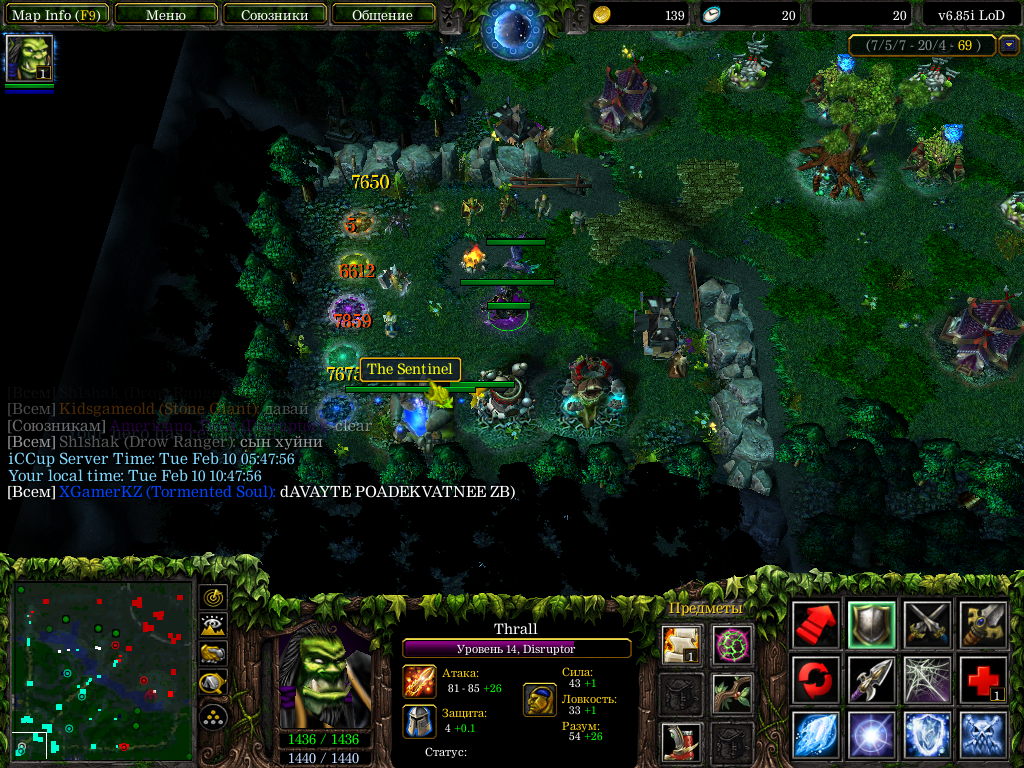1024x768 pixels.
Task: Open the Общение chat log
Action: click(x=383, y=15)
